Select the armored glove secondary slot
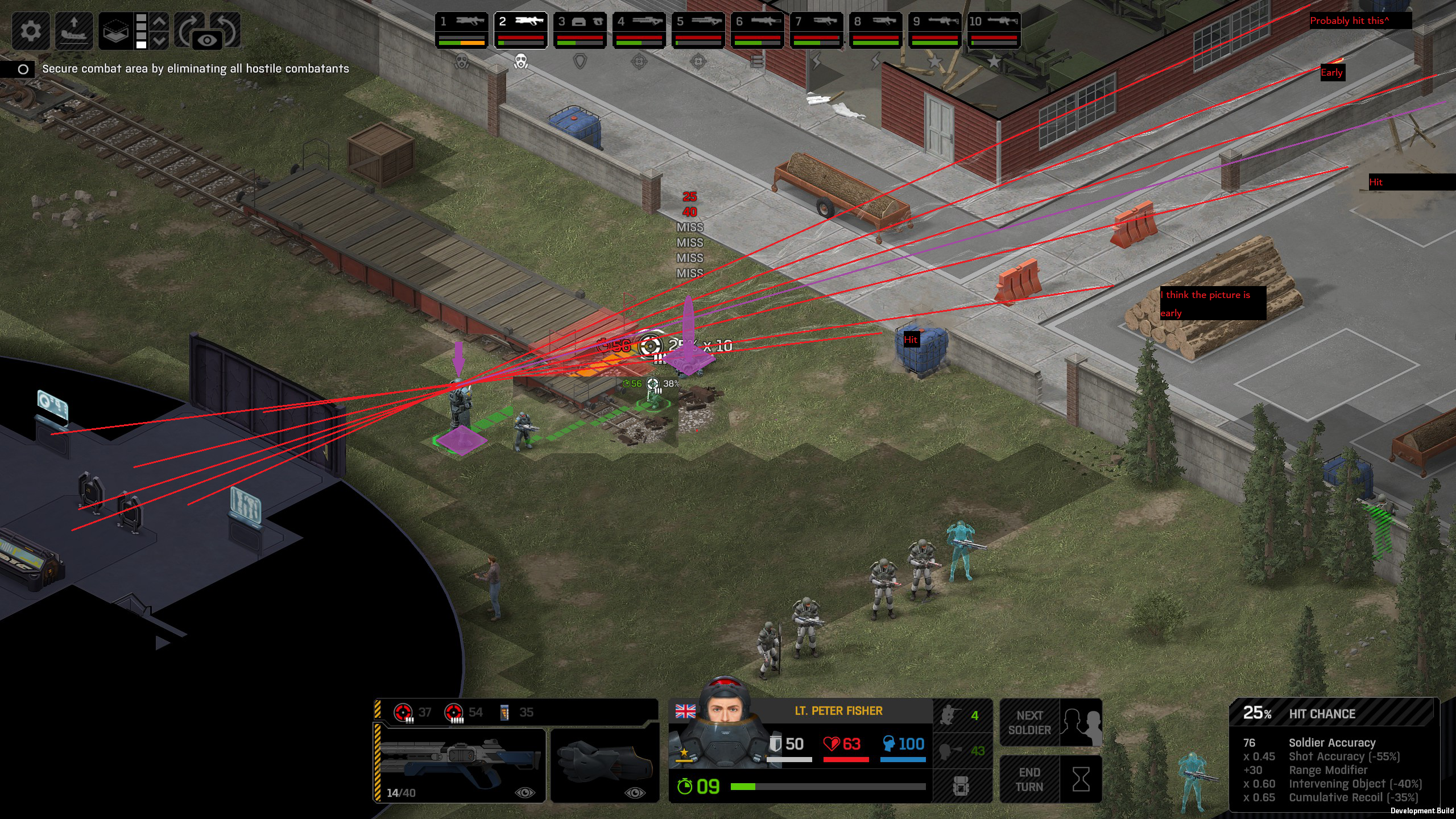 click(x=605, y=764)
